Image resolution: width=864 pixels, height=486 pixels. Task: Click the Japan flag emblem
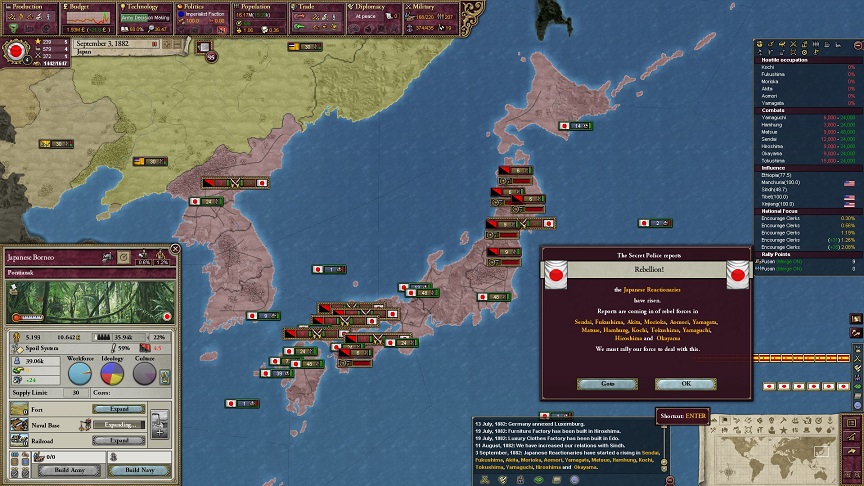click(17, 50)
